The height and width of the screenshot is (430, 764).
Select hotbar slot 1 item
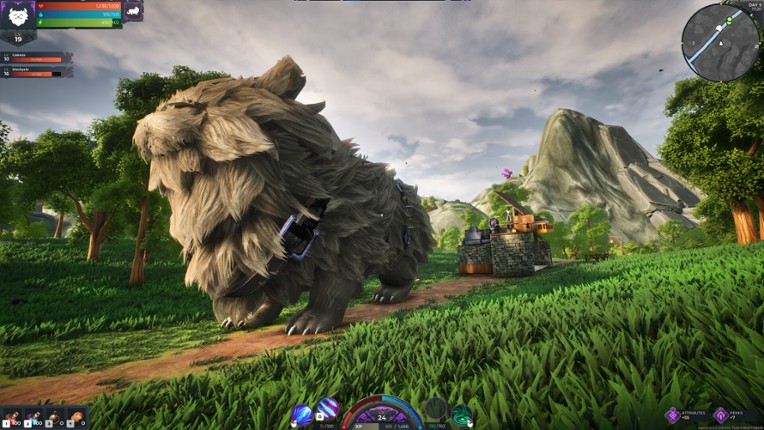coord(12,417)
